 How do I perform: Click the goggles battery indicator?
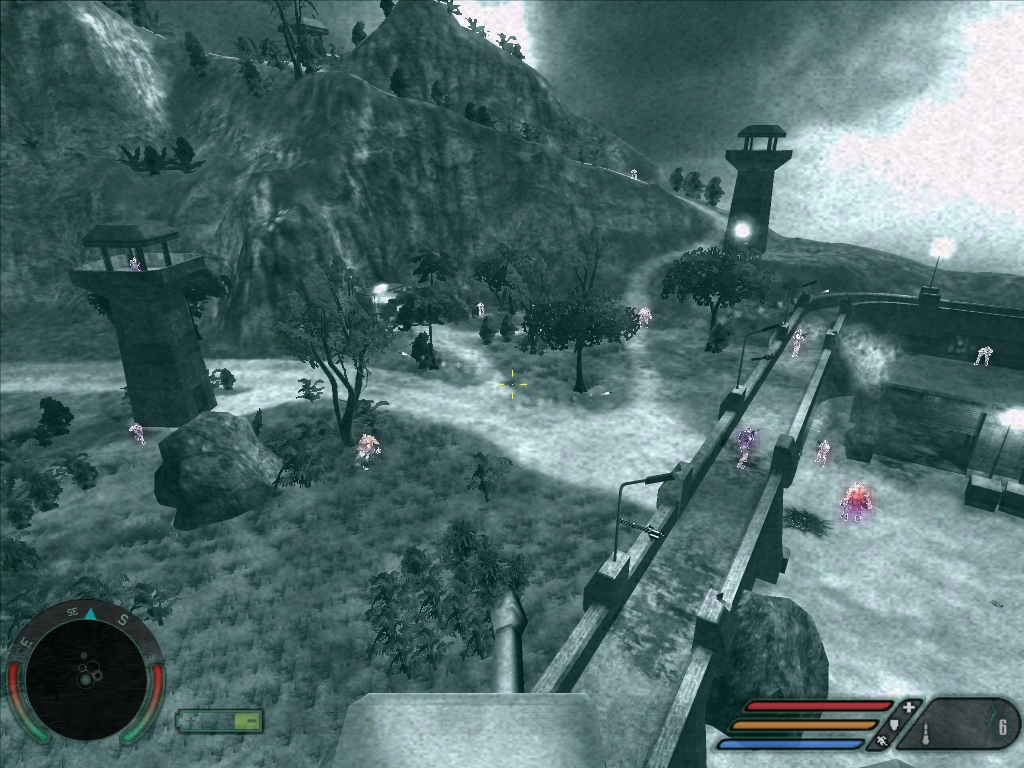coord(219,720)
